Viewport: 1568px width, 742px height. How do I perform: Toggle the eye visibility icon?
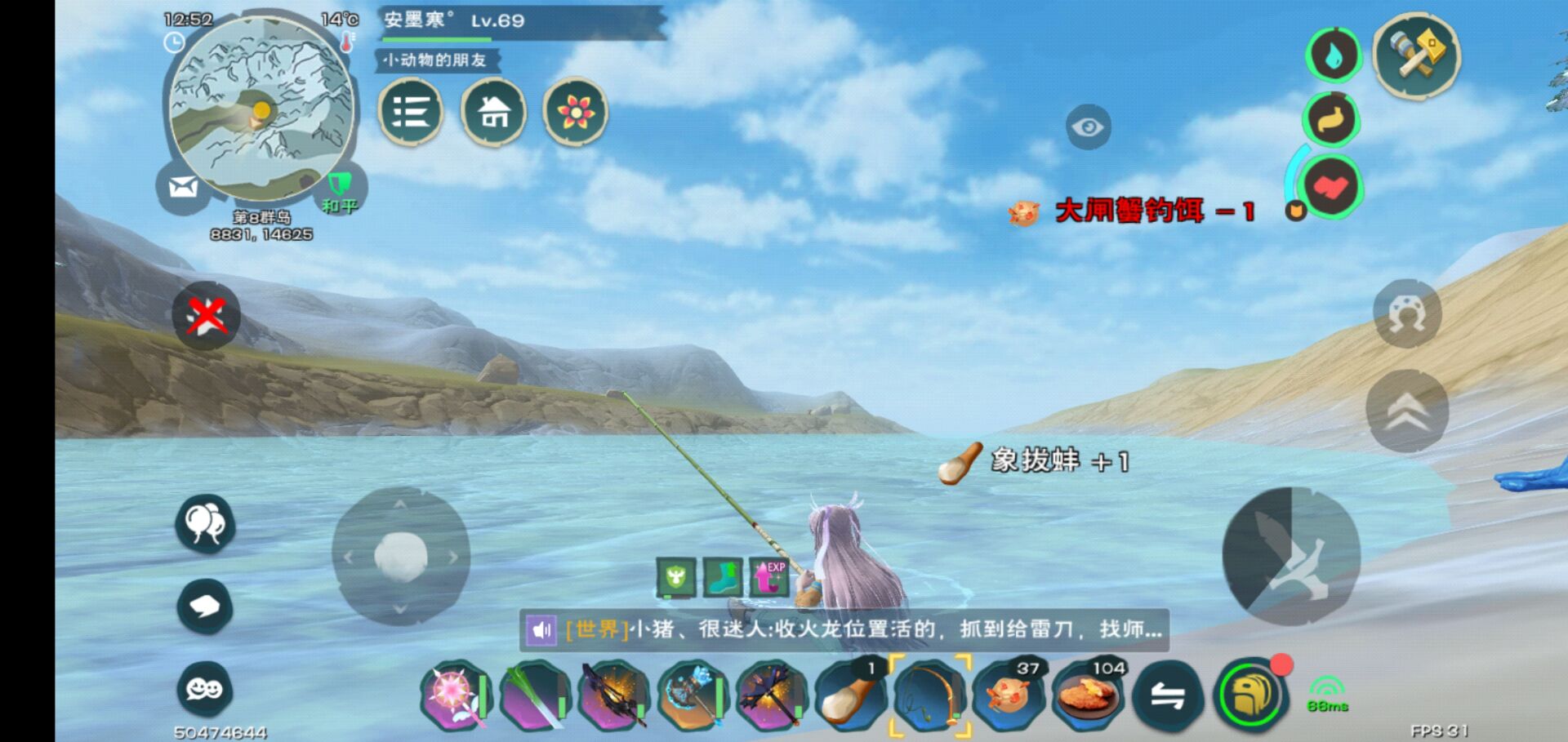pyautogui.click(x=1087, y=127)
